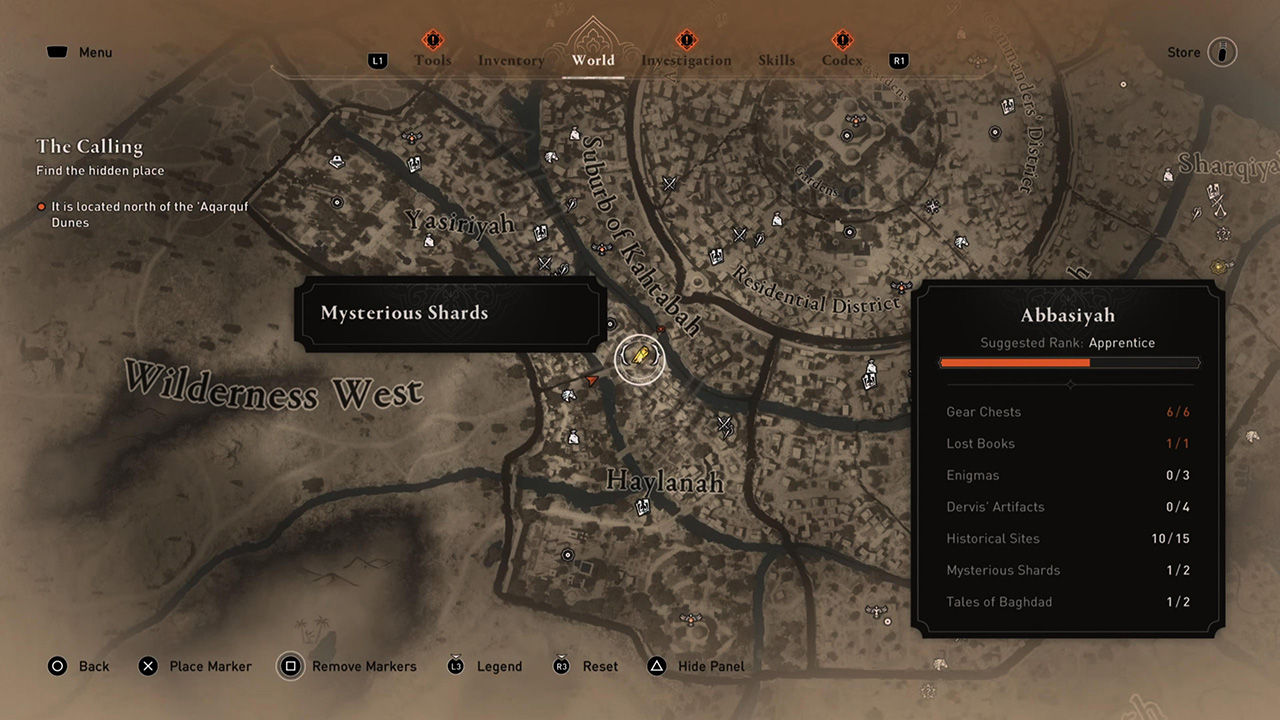This screenshot has height=720, width=1280.
Task: Open the Investigation tab
Action: pyautogui.click(x=686, y=60)
